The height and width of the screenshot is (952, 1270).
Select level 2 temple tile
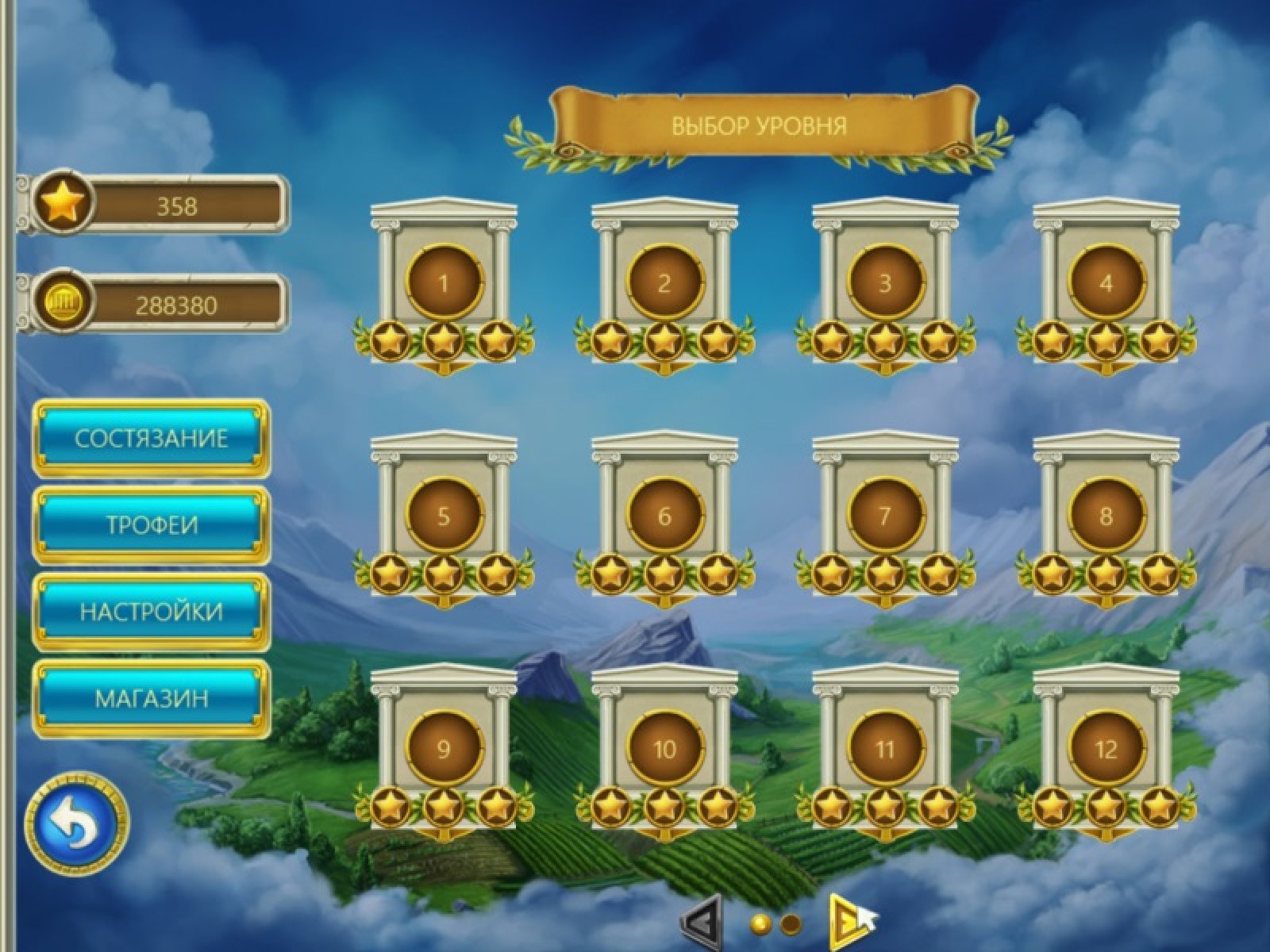(664, 283)
